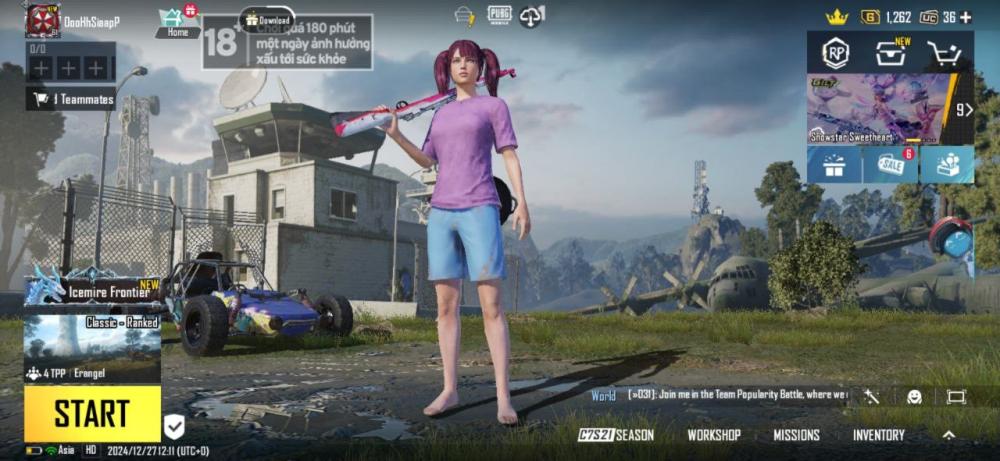Image resolution: width=1000 pixels, height=461 pixels.
Task: Open the shop cart icon
Action: (944, 53)
